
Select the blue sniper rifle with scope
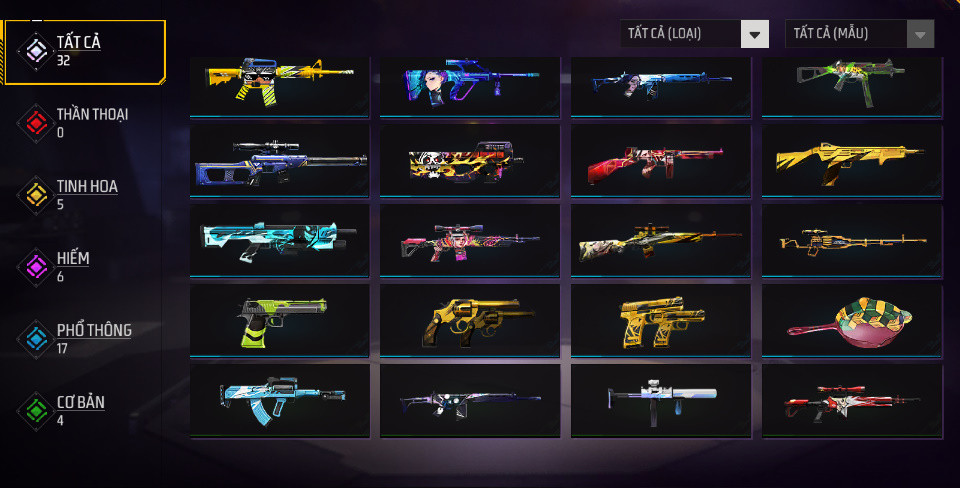click(x=279, y=160)
